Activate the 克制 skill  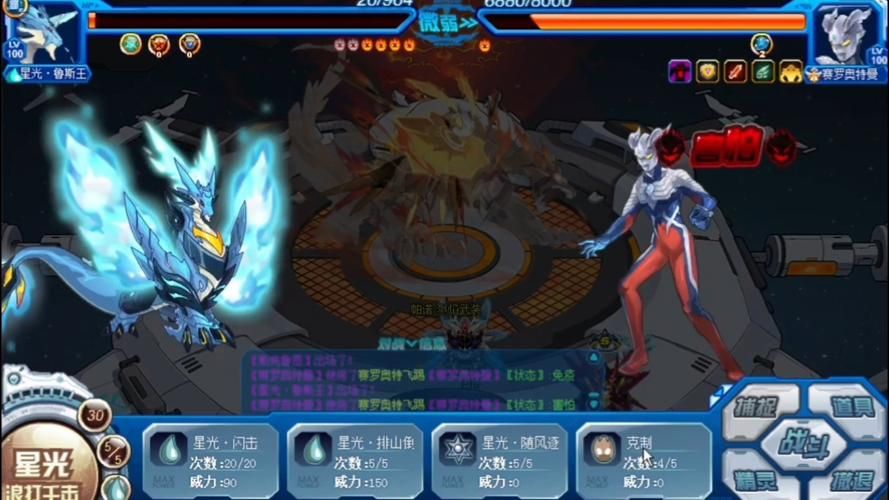tap(642, 457)
